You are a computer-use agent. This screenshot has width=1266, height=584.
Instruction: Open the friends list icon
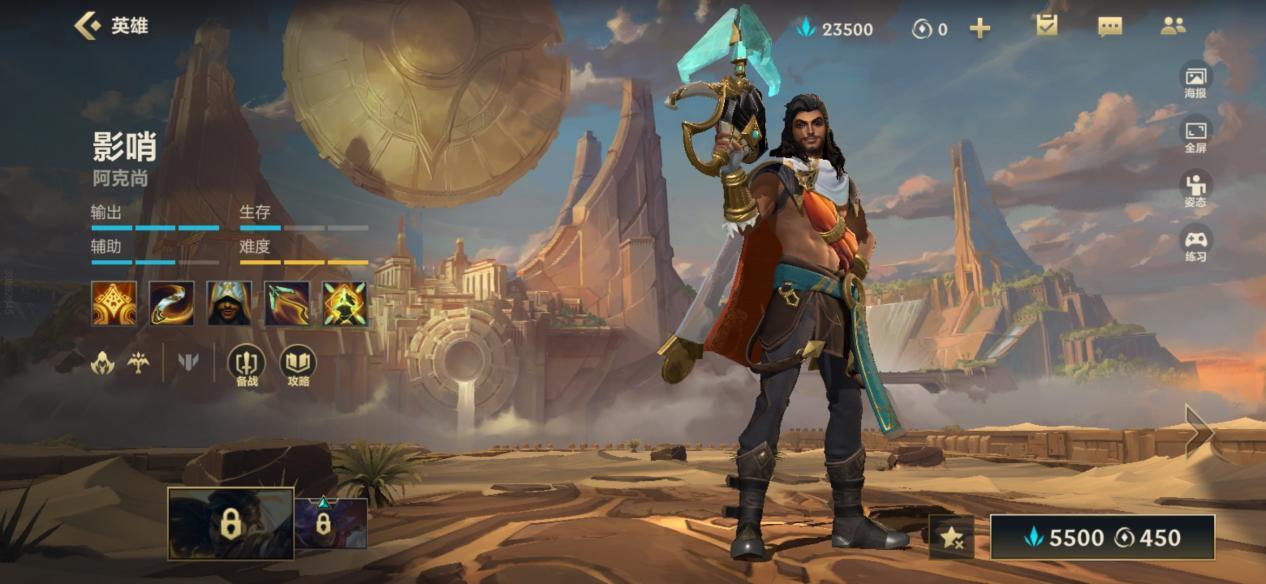click(x=1173, y=27)
